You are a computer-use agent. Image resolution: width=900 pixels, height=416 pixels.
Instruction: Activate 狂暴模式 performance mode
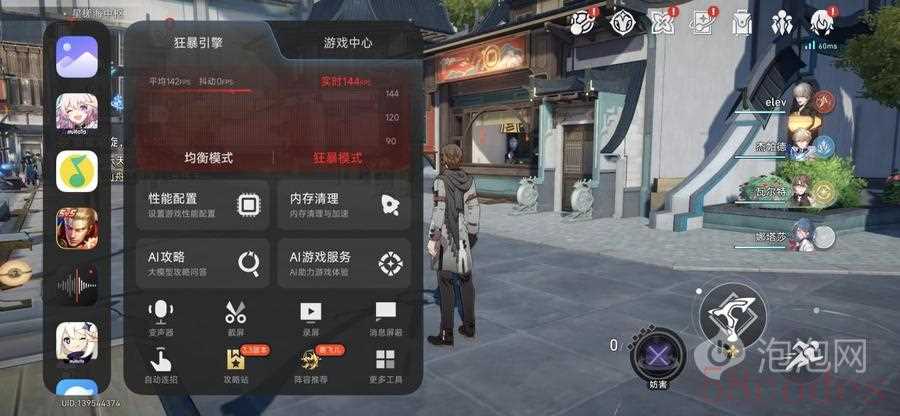337,158
